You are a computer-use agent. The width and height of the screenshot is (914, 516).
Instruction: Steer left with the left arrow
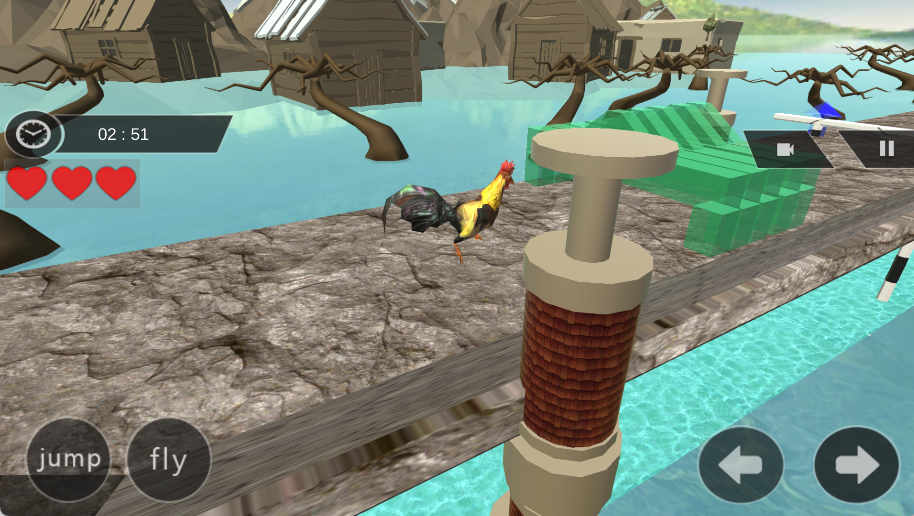[741, 465]
